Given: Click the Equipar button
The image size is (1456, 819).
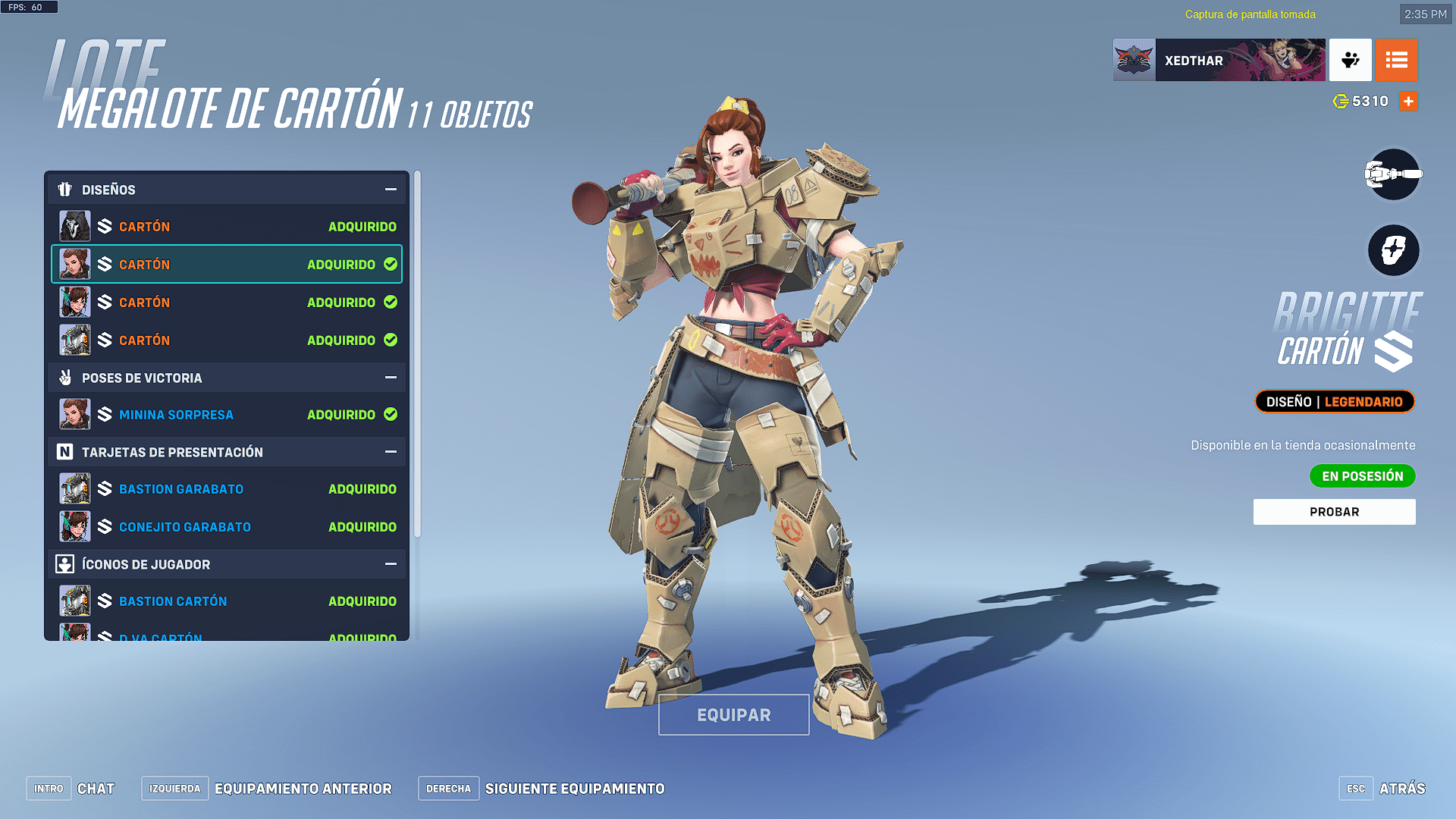Looking at the screenshot, I should point(733,714).
